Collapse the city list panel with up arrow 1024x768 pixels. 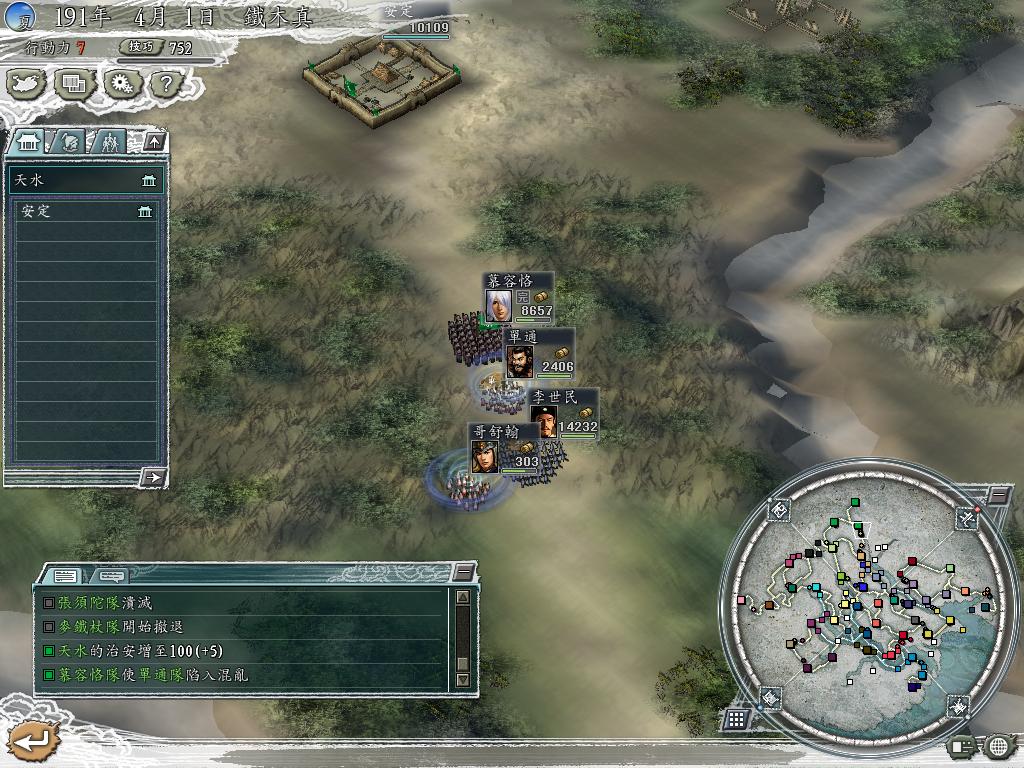153,141
